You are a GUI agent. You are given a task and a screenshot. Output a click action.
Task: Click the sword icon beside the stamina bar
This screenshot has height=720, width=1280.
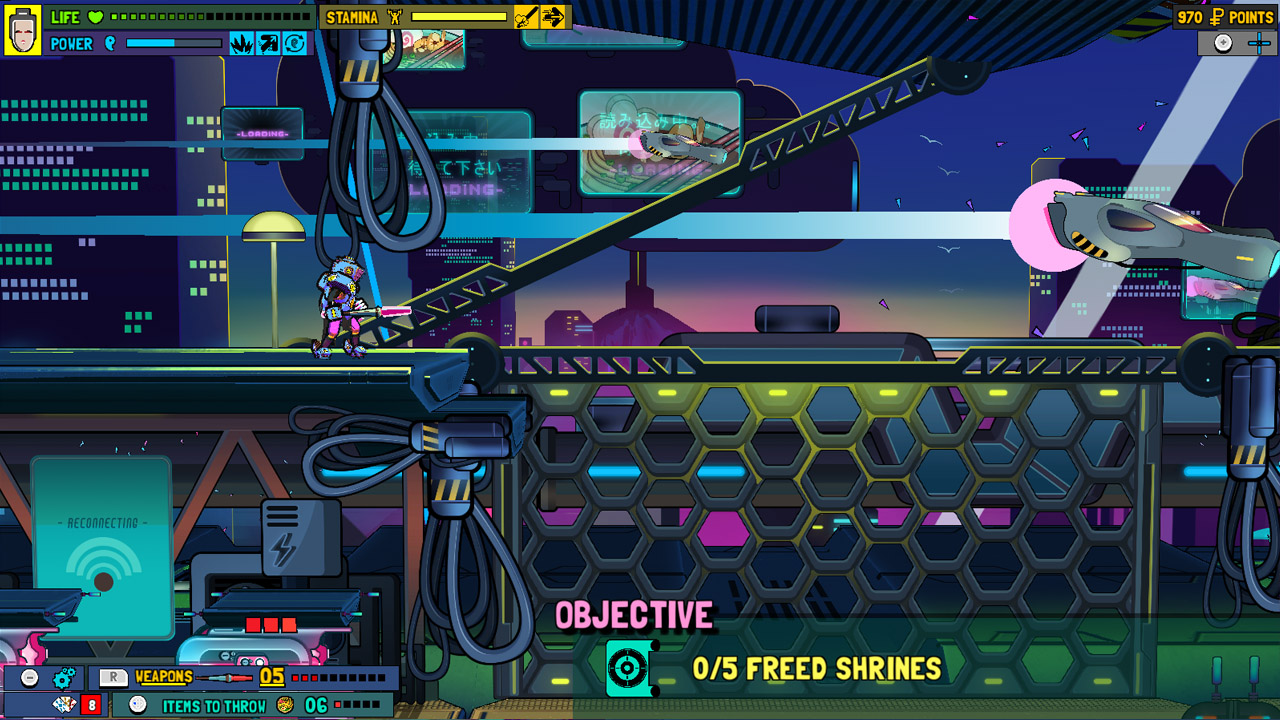point(525,16)
